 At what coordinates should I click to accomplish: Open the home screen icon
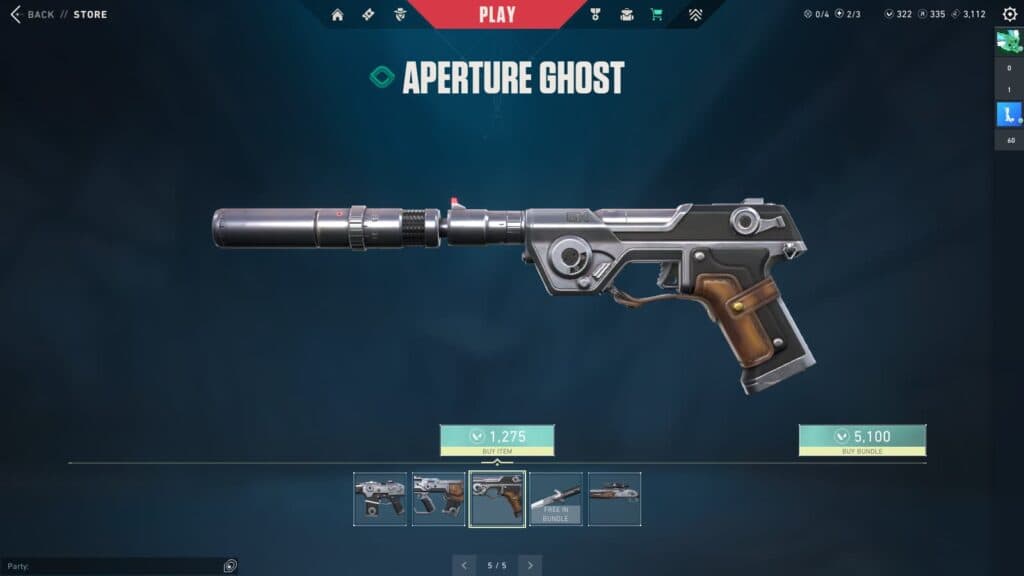337,14
